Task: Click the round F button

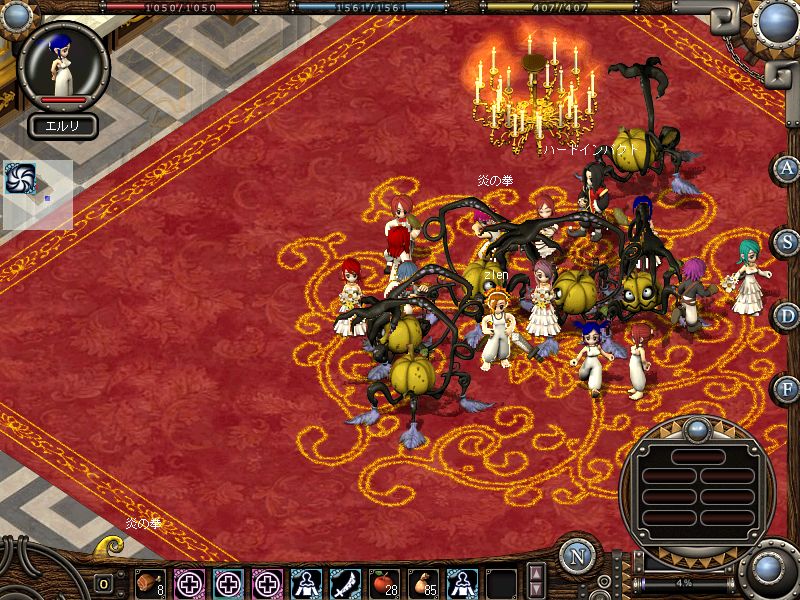Action: (x=786, y=389)
